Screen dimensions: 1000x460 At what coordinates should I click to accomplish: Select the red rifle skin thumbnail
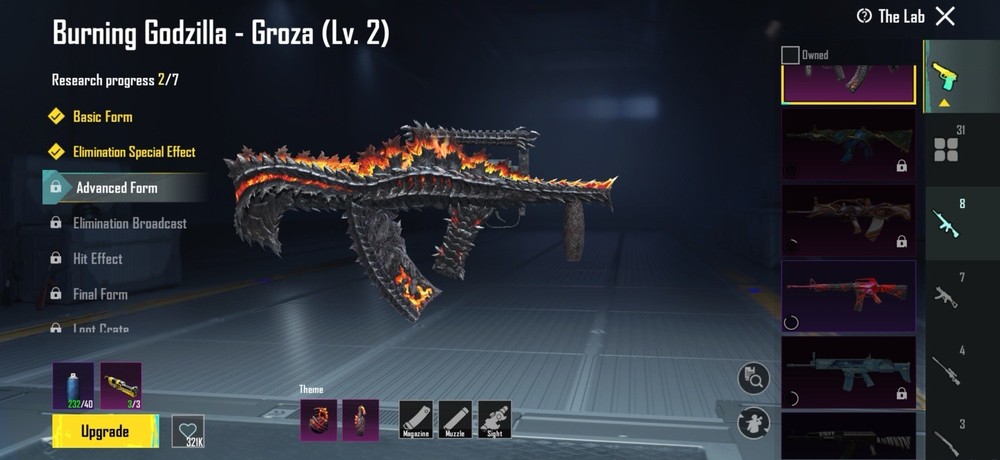coord(848,295)
